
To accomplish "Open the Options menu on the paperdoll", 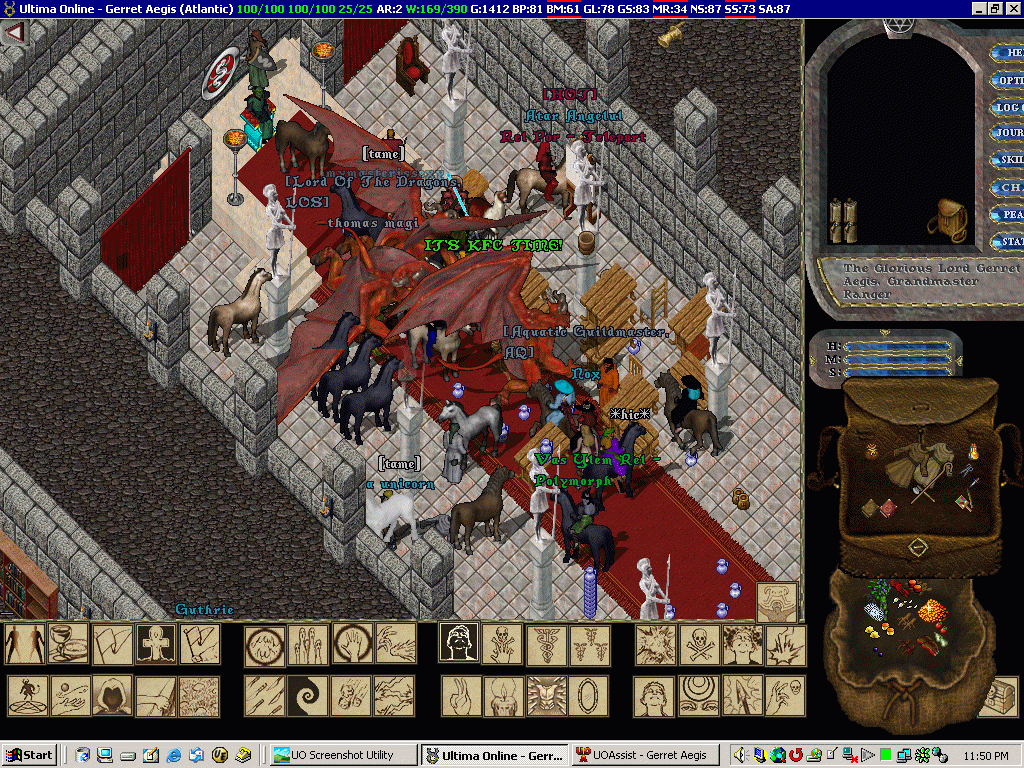I will 1006,80.
